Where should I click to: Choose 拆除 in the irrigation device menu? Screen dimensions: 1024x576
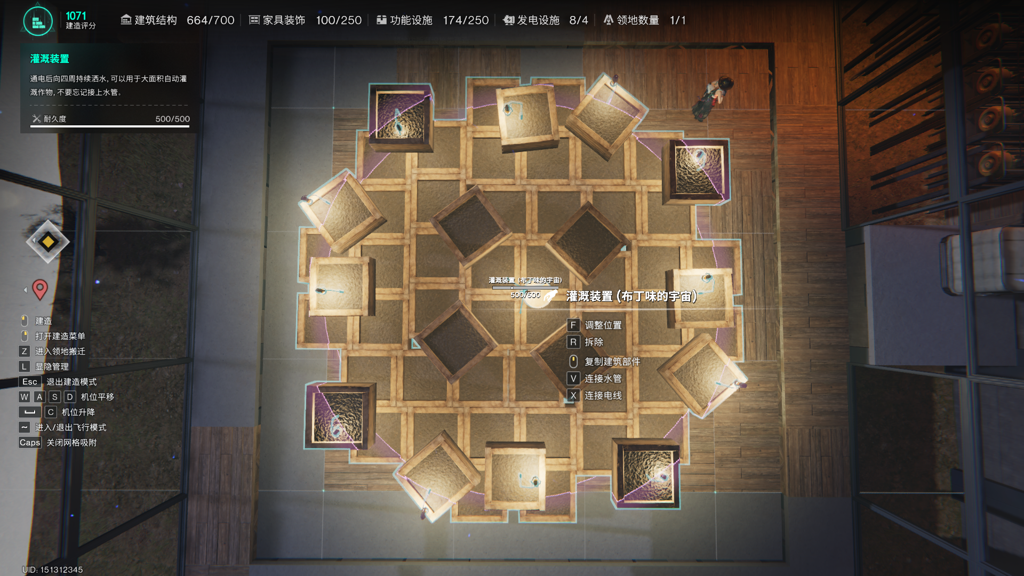pos(596,342)
